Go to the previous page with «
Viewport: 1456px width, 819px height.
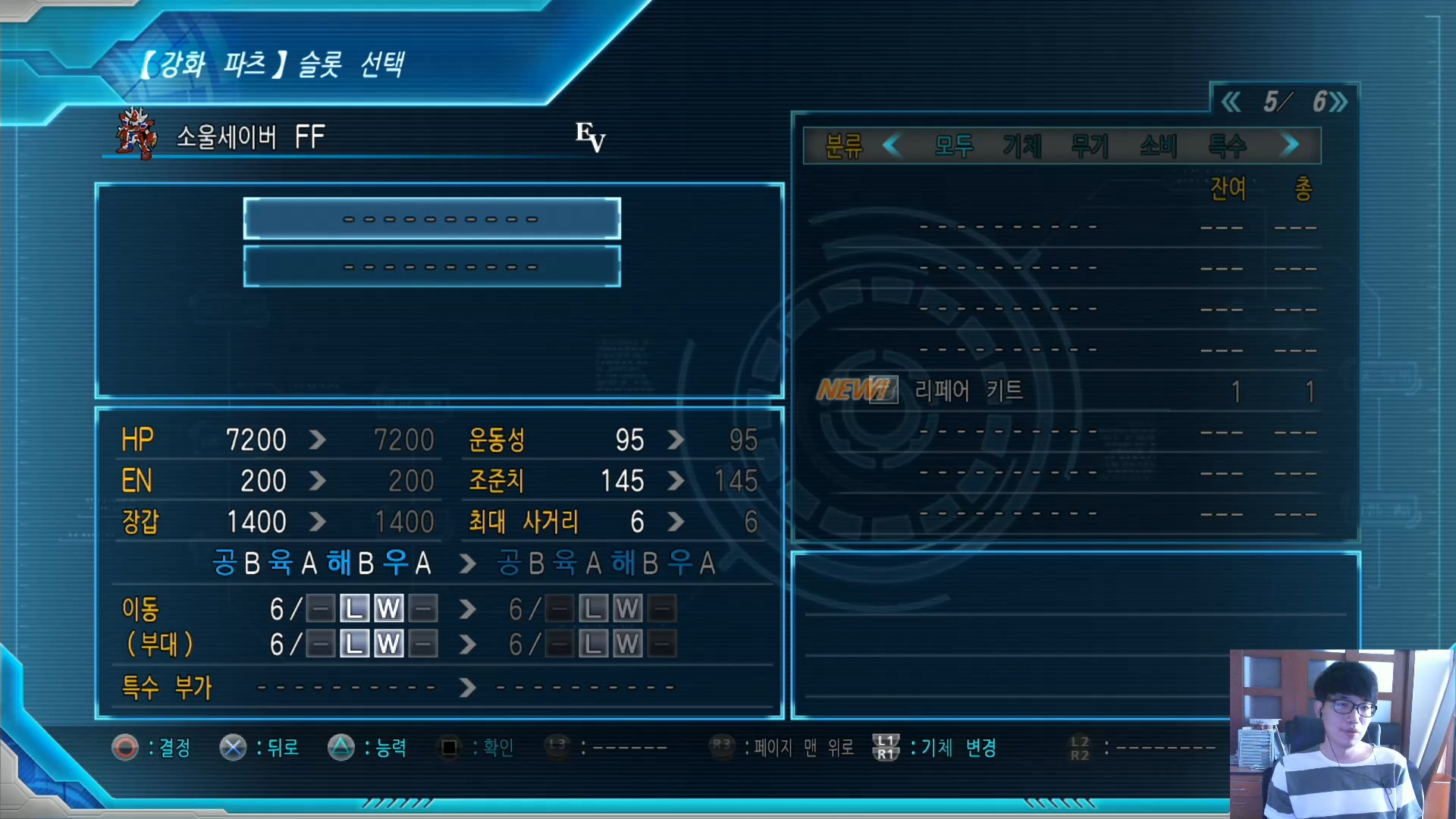(x=1231, y=102)
